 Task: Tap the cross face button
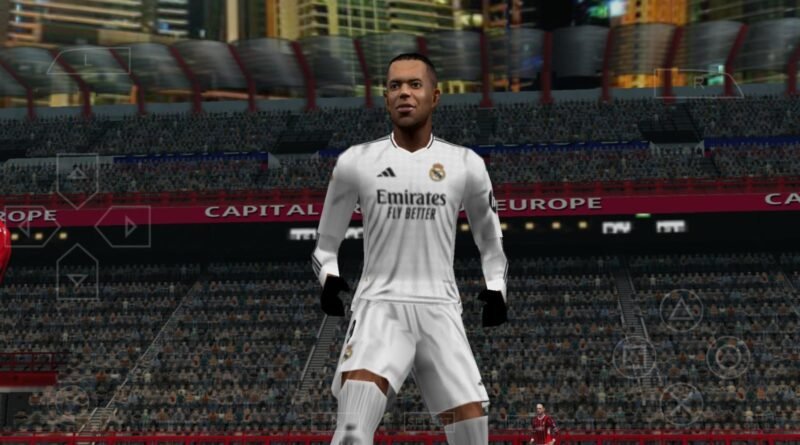click(681, 404)
